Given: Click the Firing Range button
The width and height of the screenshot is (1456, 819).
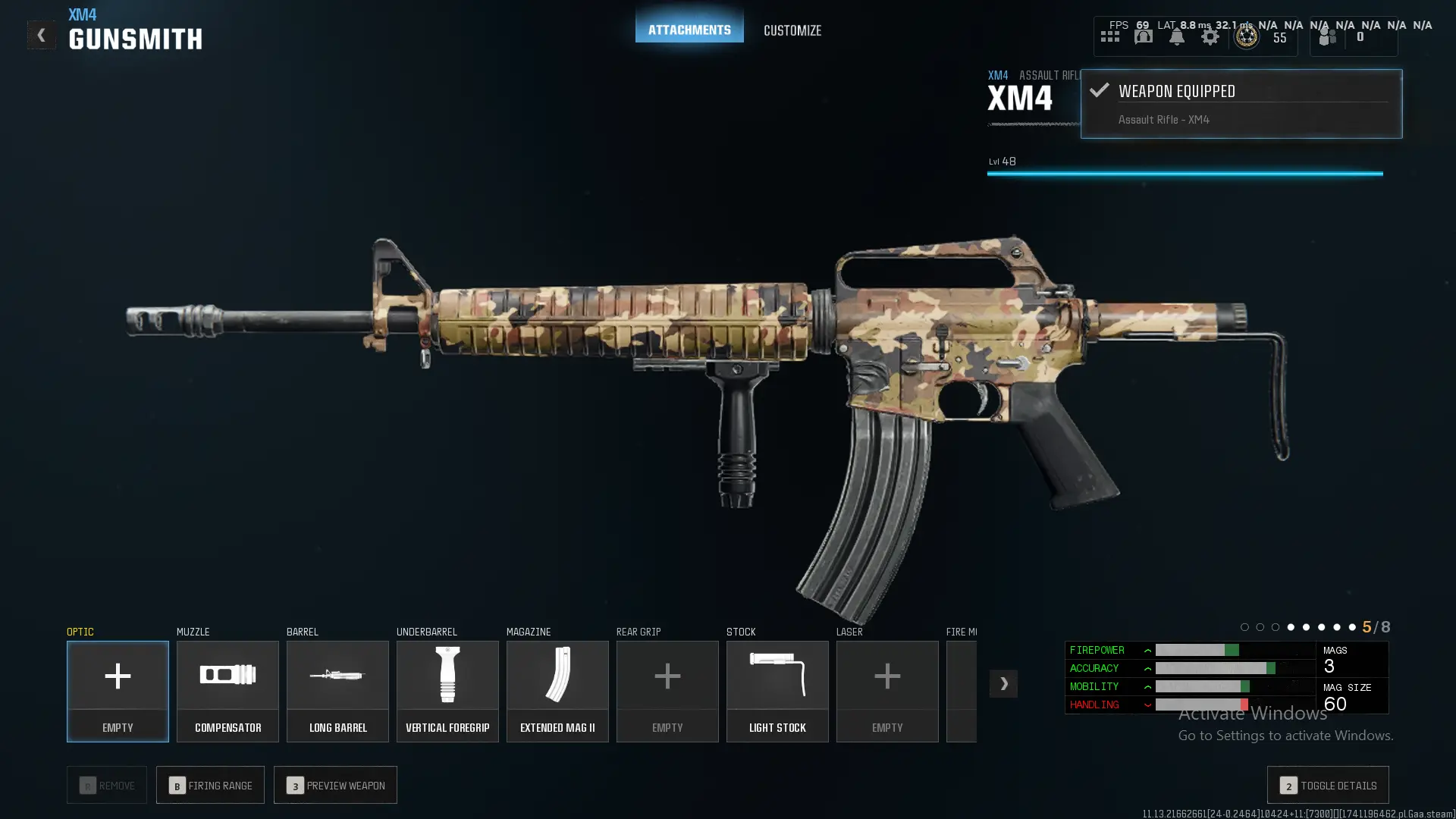Looking at the screenshot, I should pyautogui.click(x=210, y=785).
